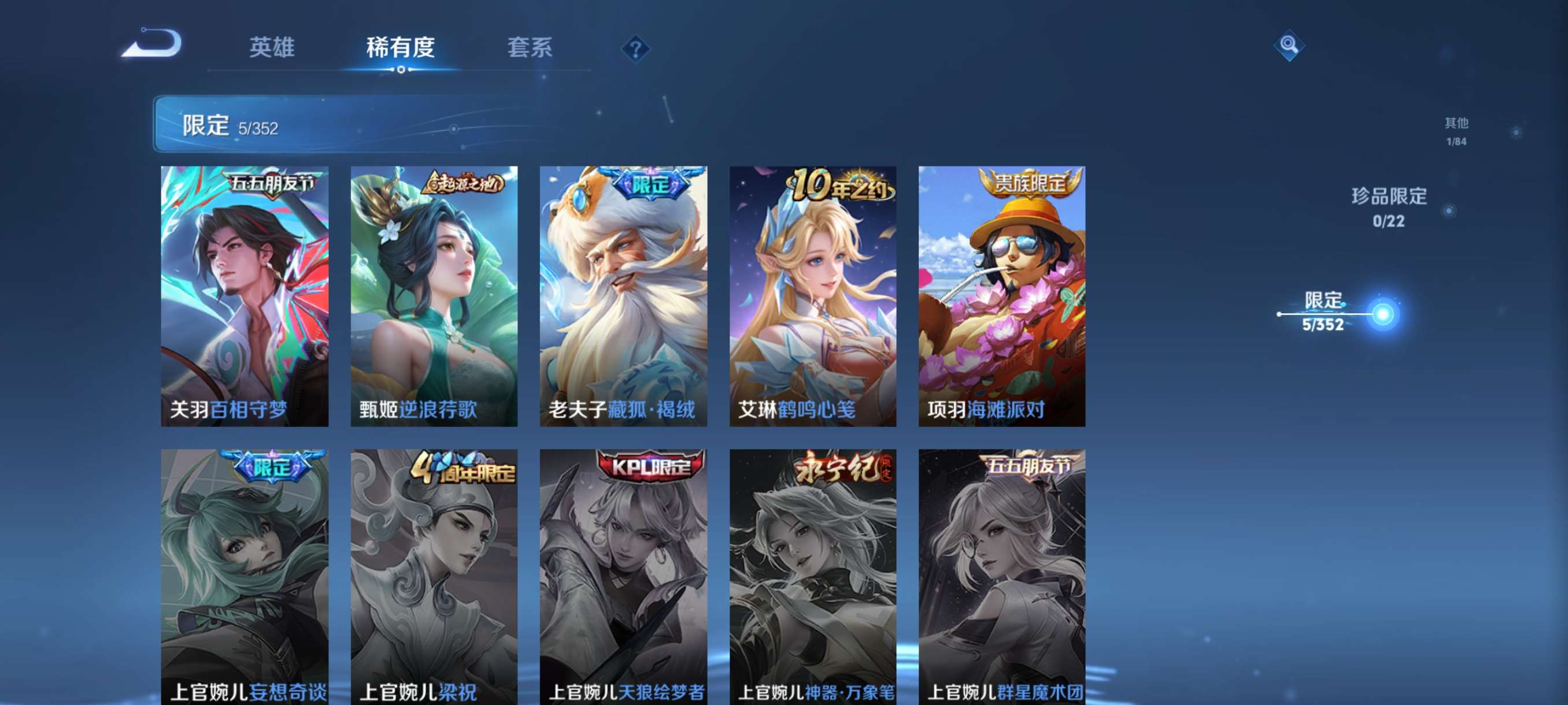Select the 稀有度 tab

point(400,49)
